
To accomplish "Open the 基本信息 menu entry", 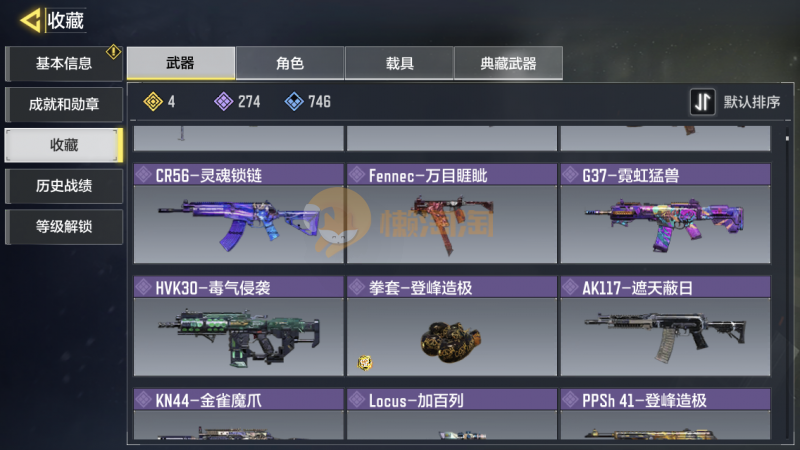I will [x=64, y=64].
